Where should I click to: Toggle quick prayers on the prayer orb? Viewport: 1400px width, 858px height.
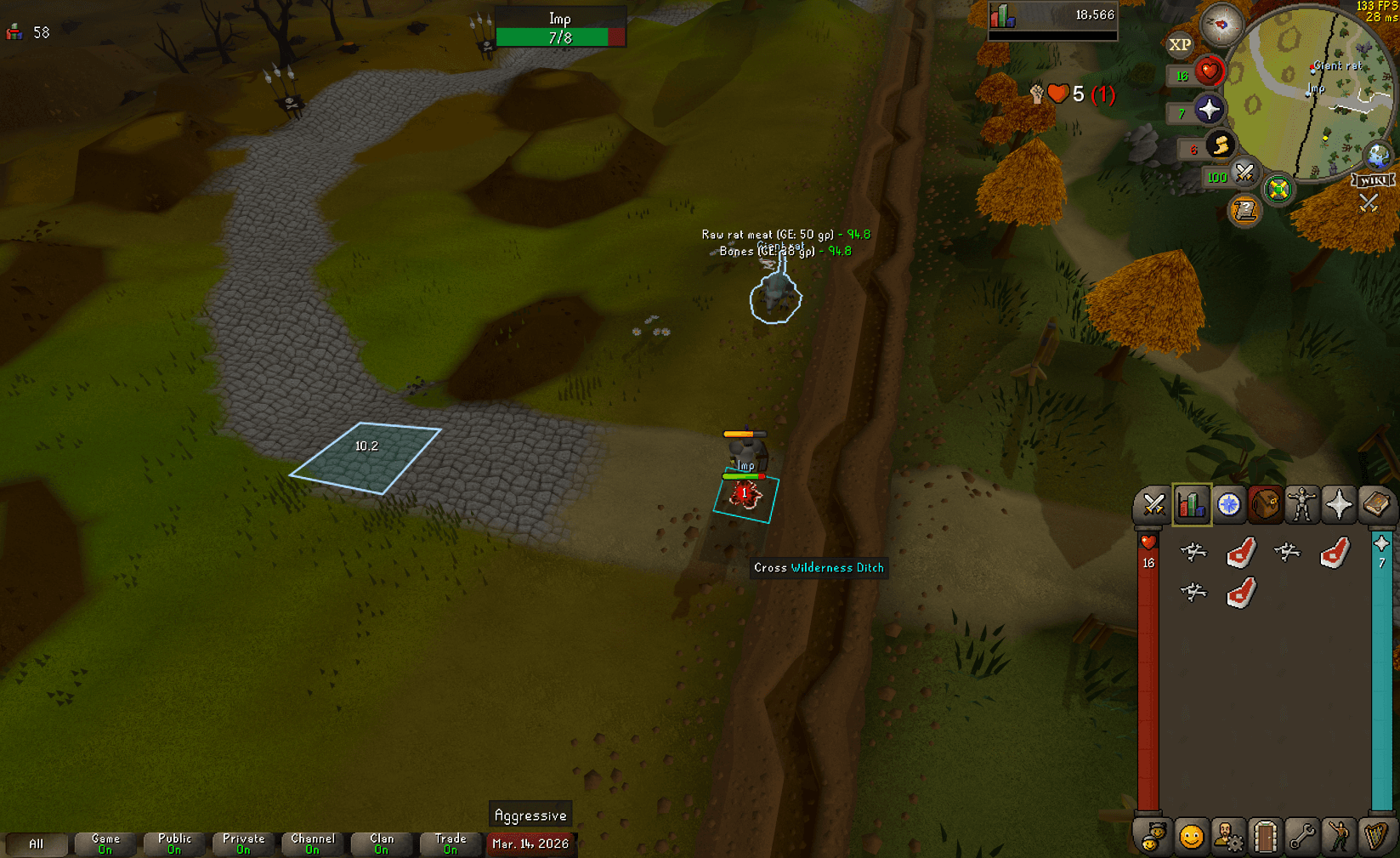pos(1210,111)
